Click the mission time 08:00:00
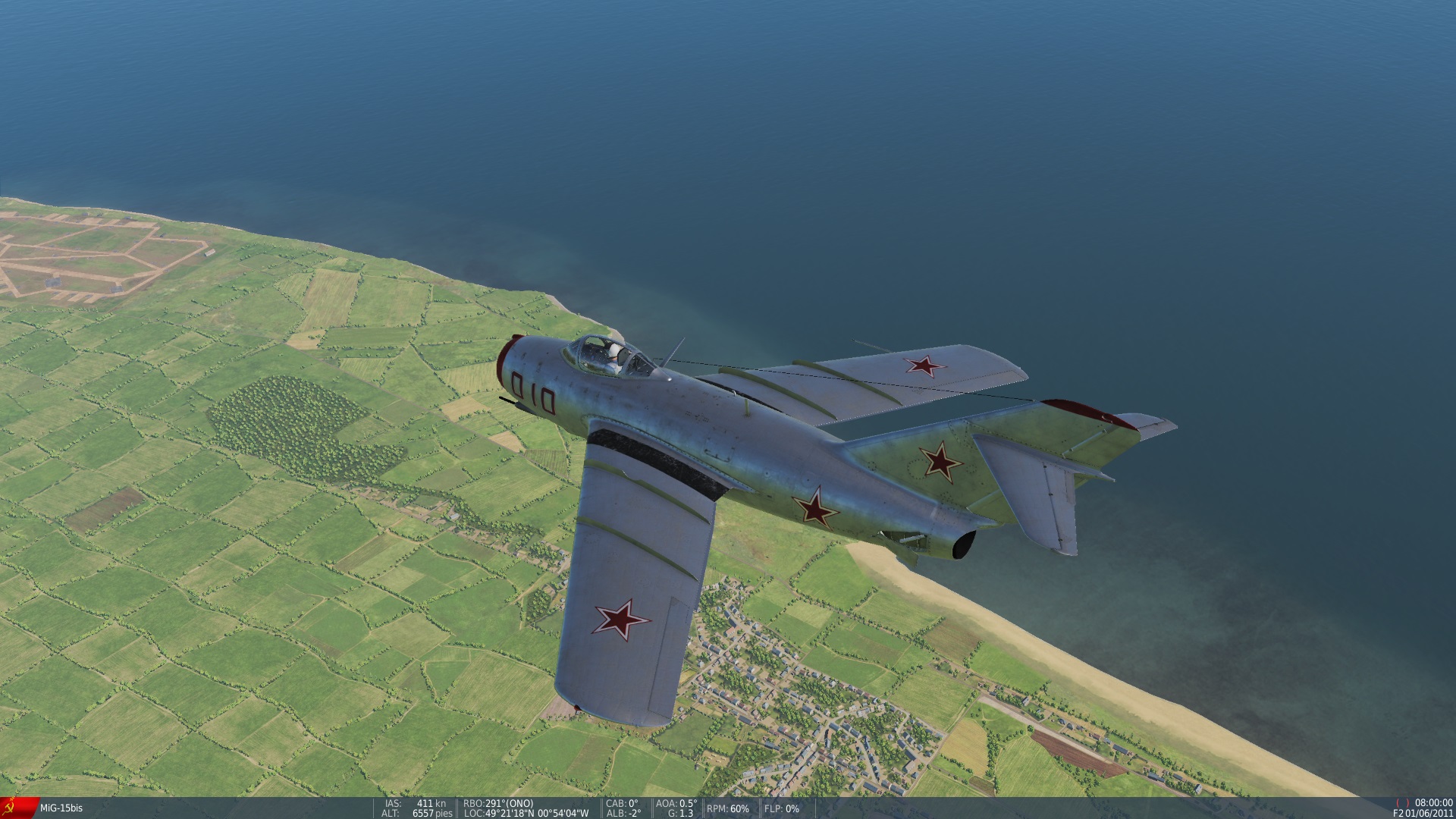Viewport: 1456px width, 819px height. point(1435,802)
